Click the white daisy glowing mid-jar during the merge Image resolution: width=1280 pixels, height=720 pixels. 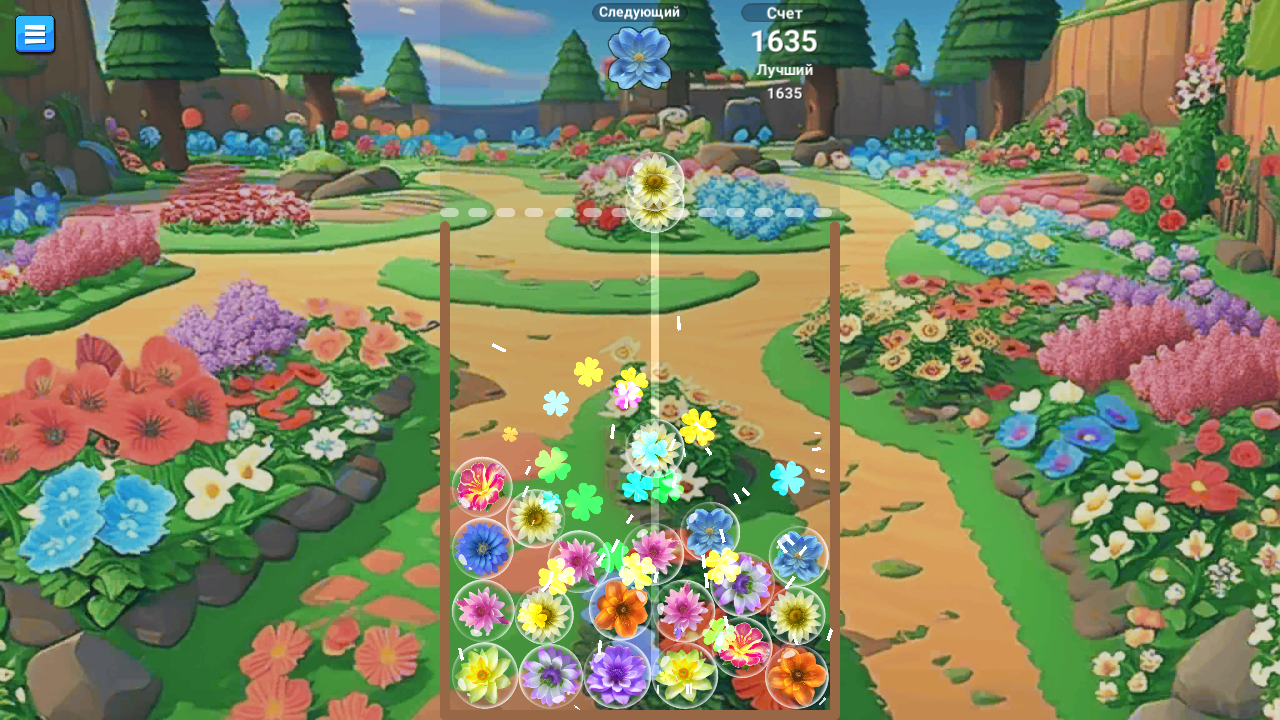(653, 448)
